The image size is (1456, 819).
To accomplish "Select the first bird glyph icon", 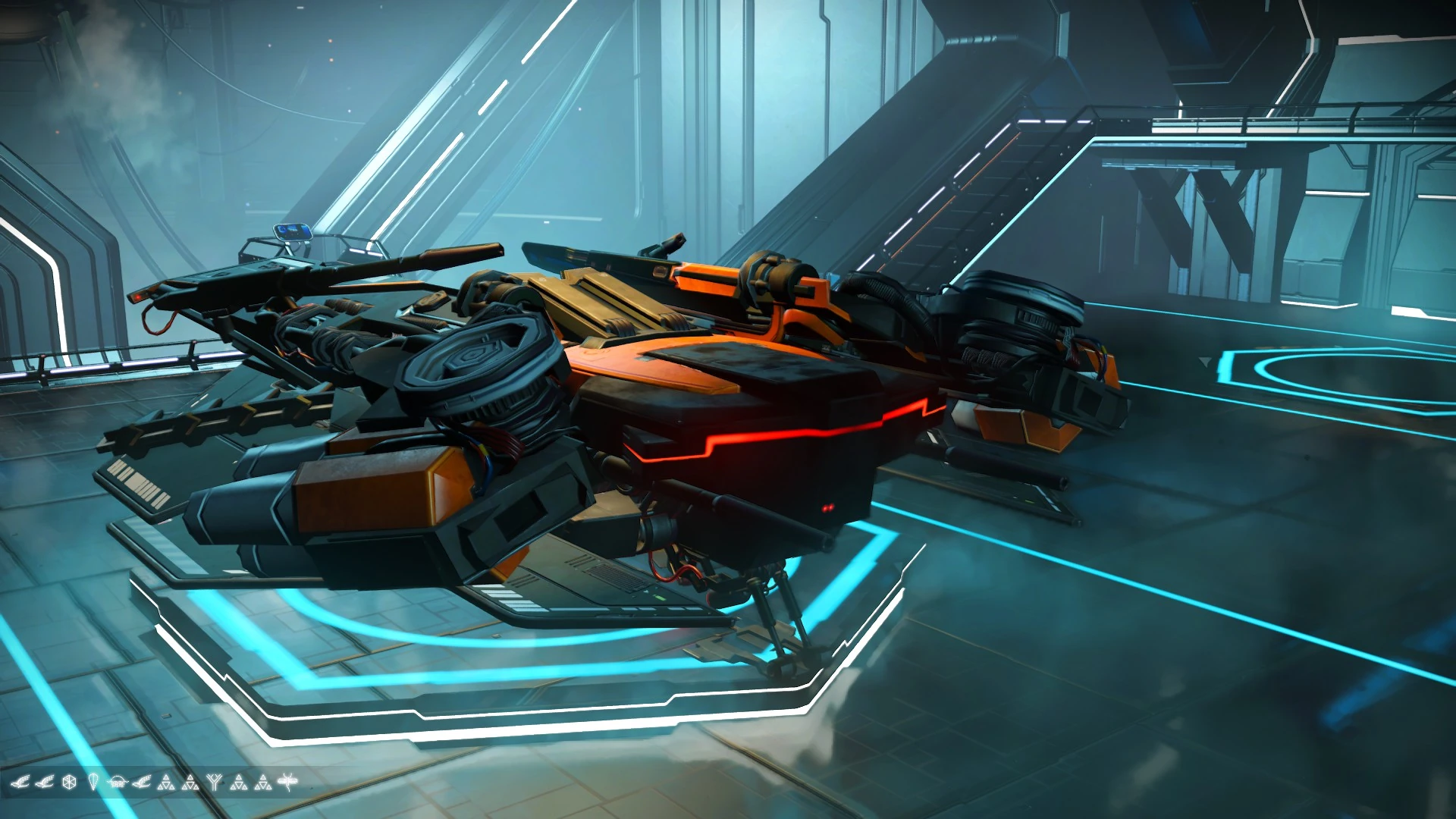I will tap(20, 783).
